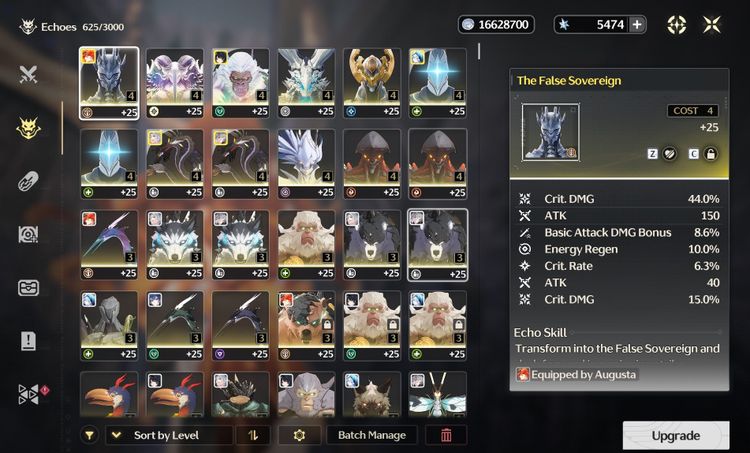Toggle the lock on the selected echo
The height and width of the screenshot is (453, 750).
pyautogui.click(x=711, y=154)
